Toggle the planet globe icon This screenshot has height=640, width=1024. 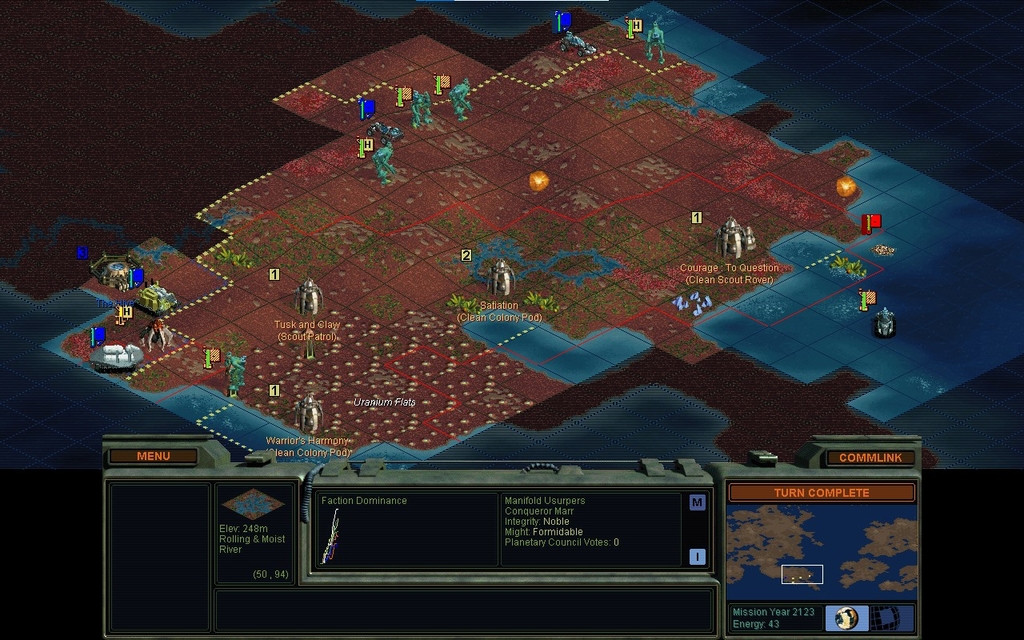click(847, 617)
